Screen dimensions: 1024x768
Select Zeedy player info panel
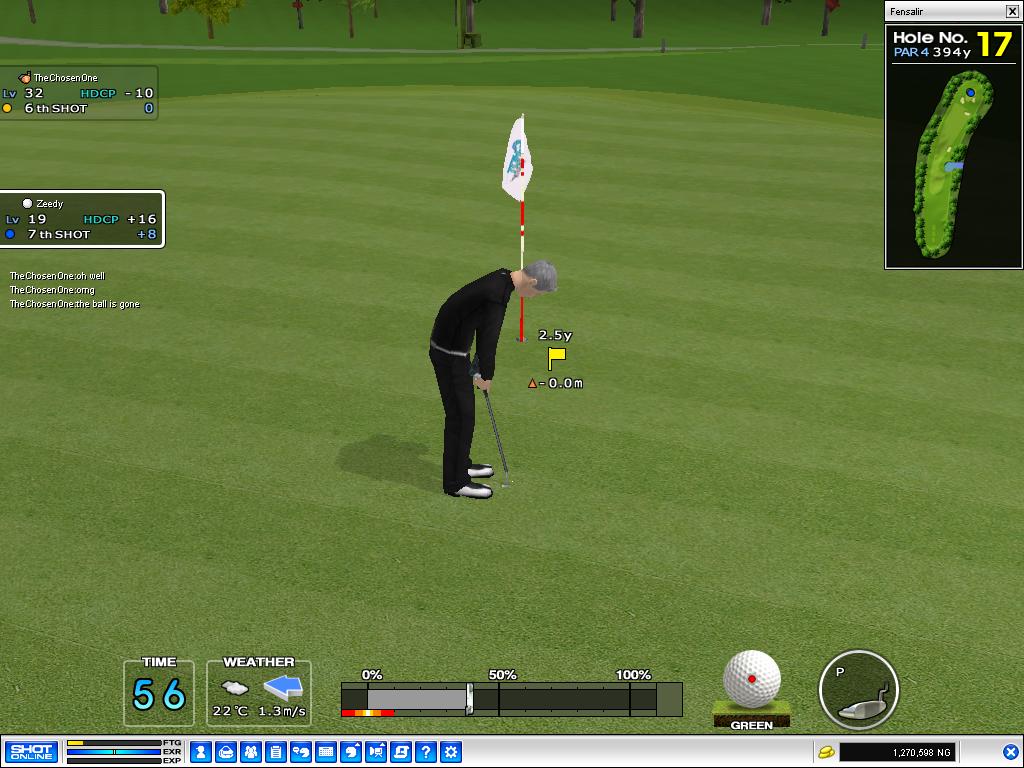click(x=82, y=219)
